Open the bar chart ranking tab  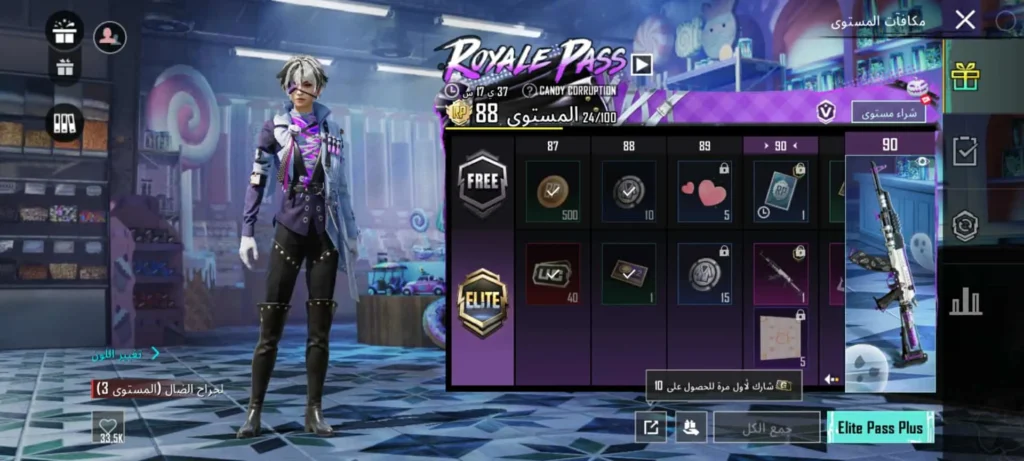pos(965,299)
